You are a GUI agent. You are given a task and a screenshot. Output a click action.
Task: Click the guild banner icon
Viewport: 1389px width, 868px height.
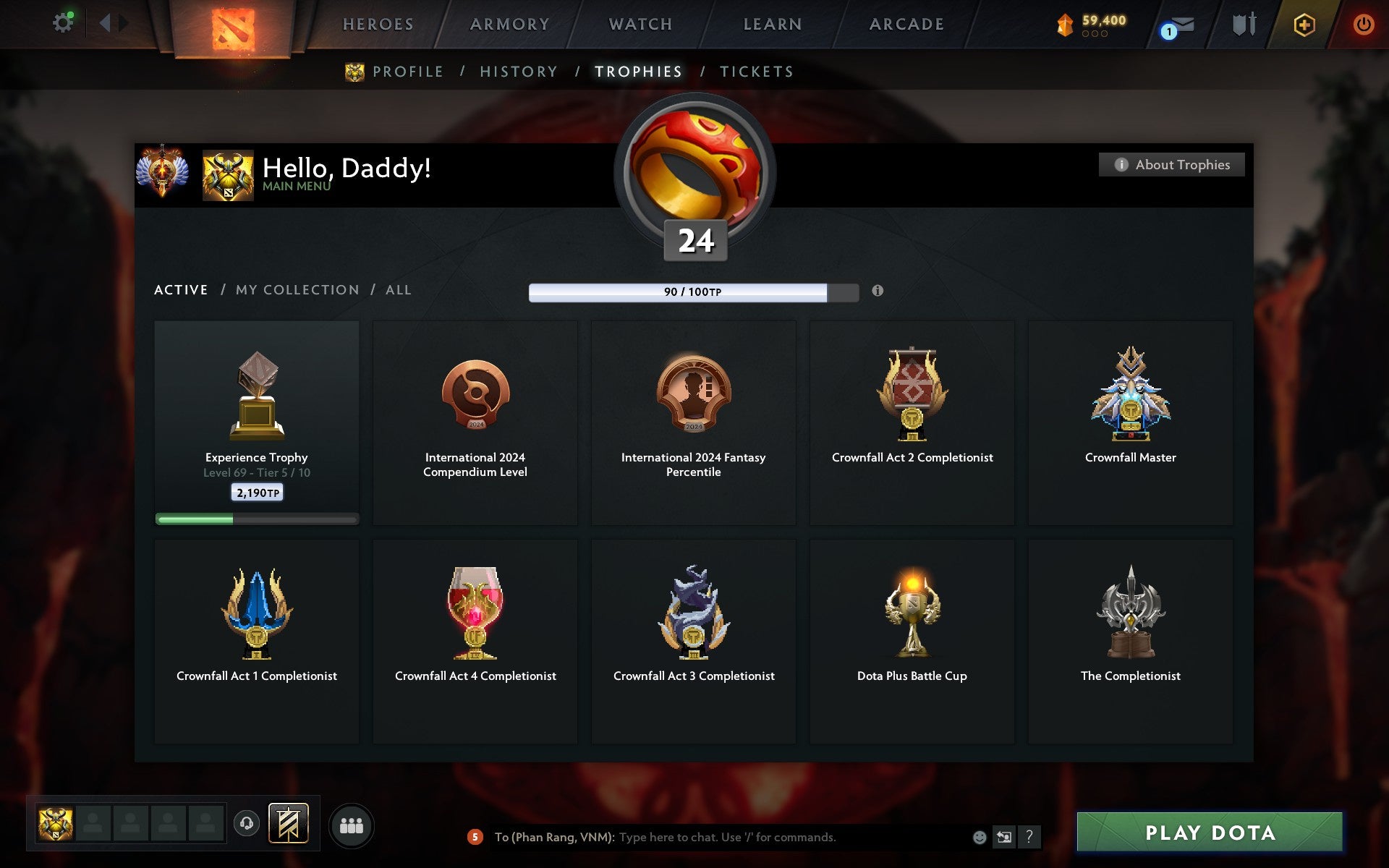[x=288, y=823]
